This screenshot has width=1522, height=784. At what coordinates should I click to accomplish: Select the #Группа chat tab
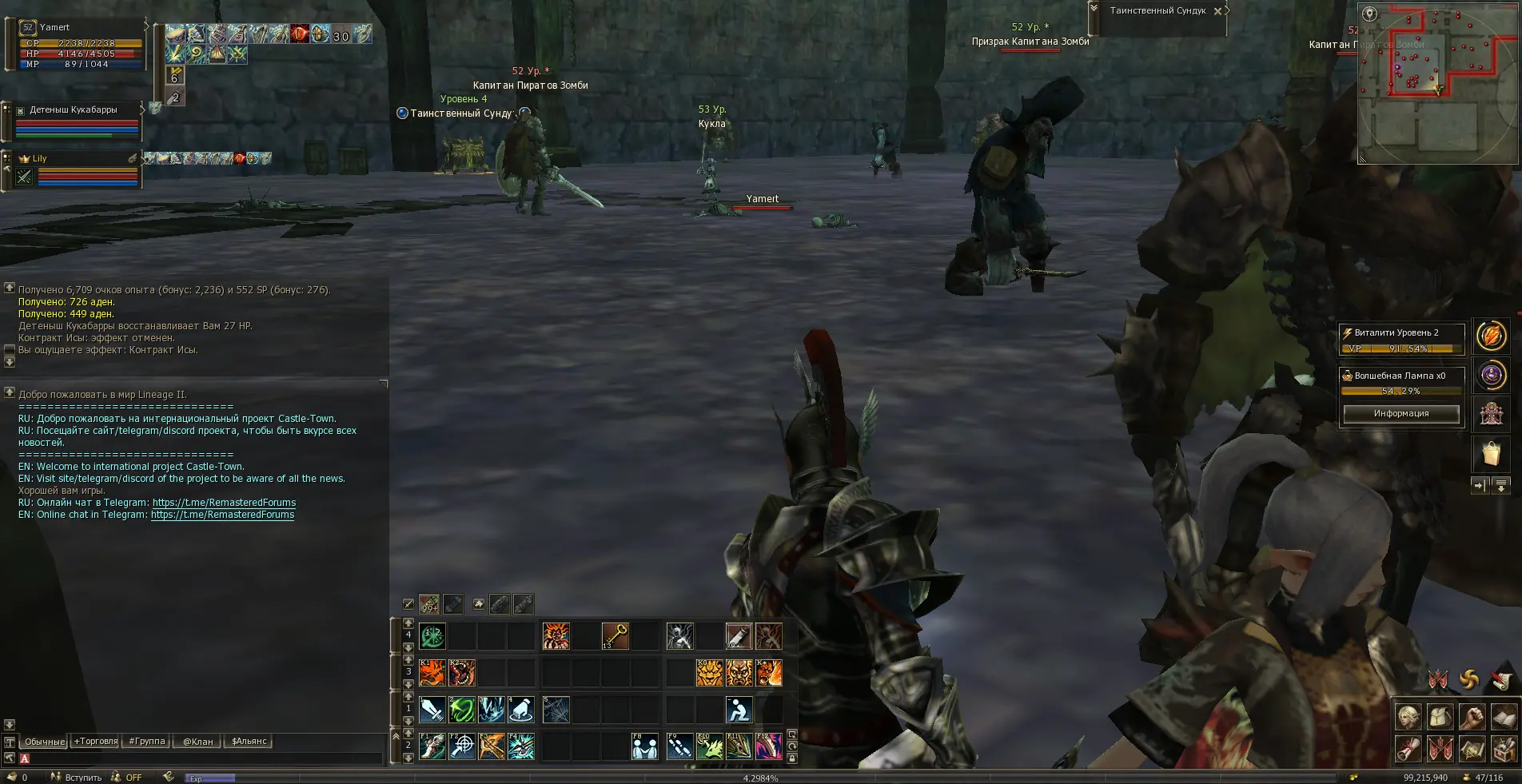[x=147, y=741]
